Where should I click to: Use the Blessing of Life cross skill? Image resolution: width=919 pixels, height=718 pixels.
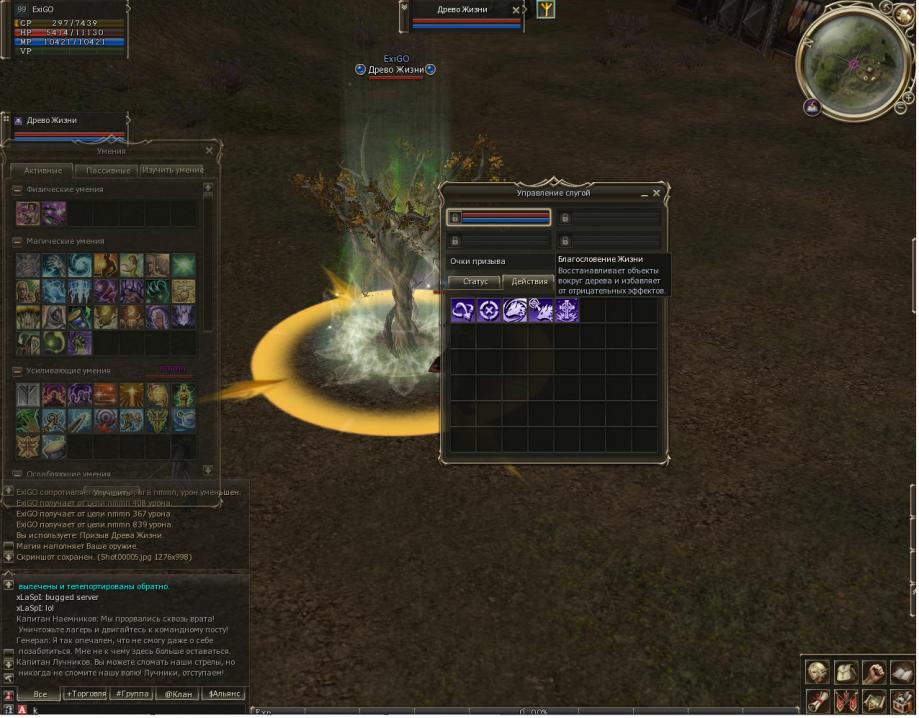pos(567,310)
